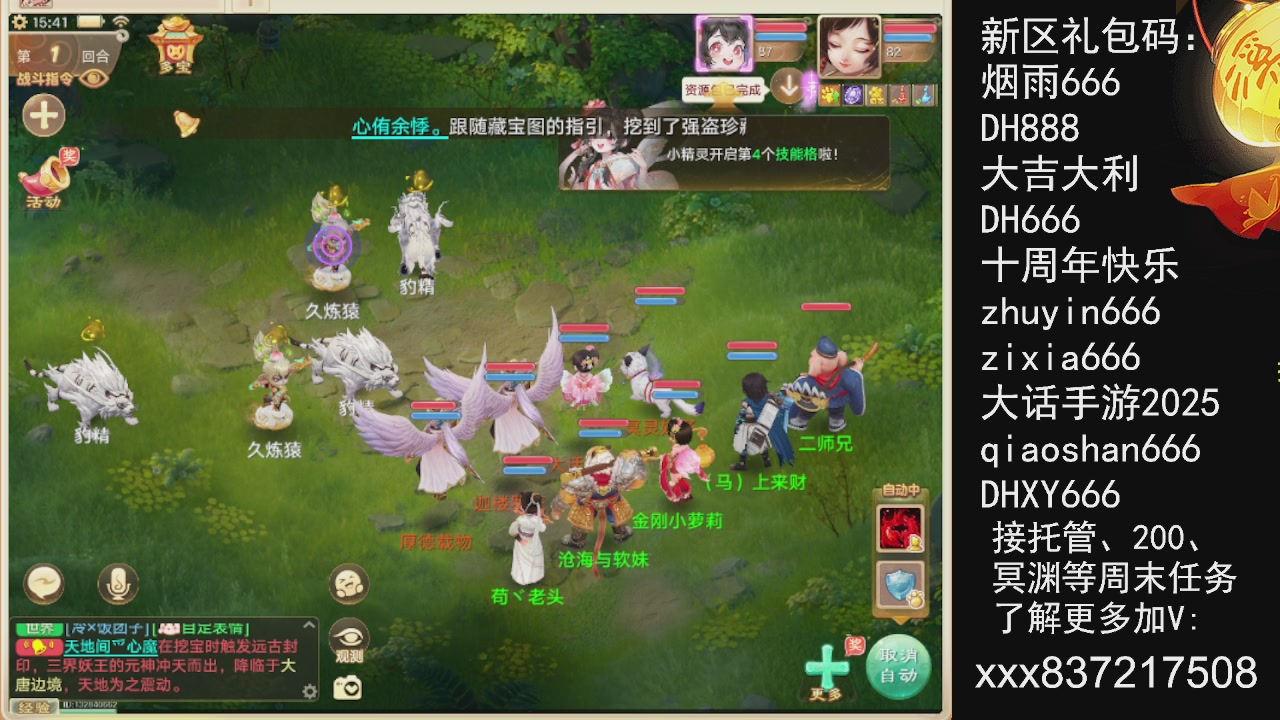The image size is (1280, 720).
Task: Expand the chat window corner arrow
Action: (x=310, y=625)
